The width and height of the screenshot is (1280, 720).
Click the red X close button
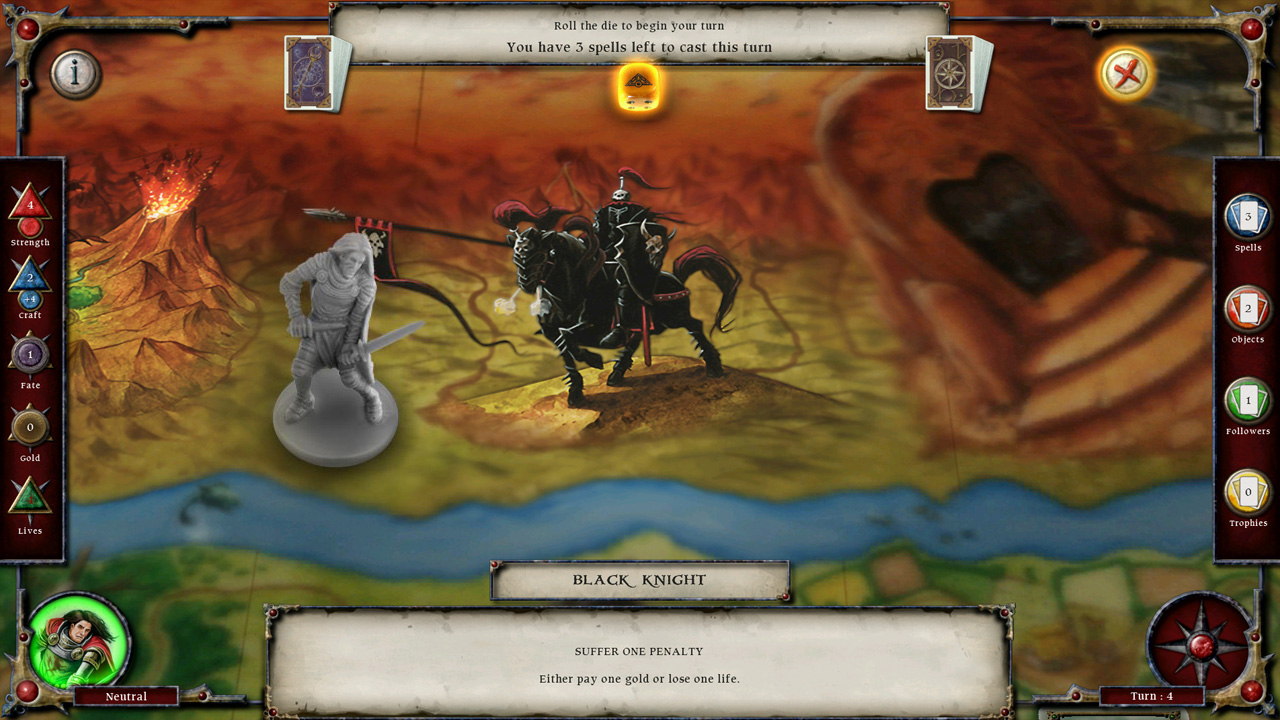click(x=1126, y=73)
